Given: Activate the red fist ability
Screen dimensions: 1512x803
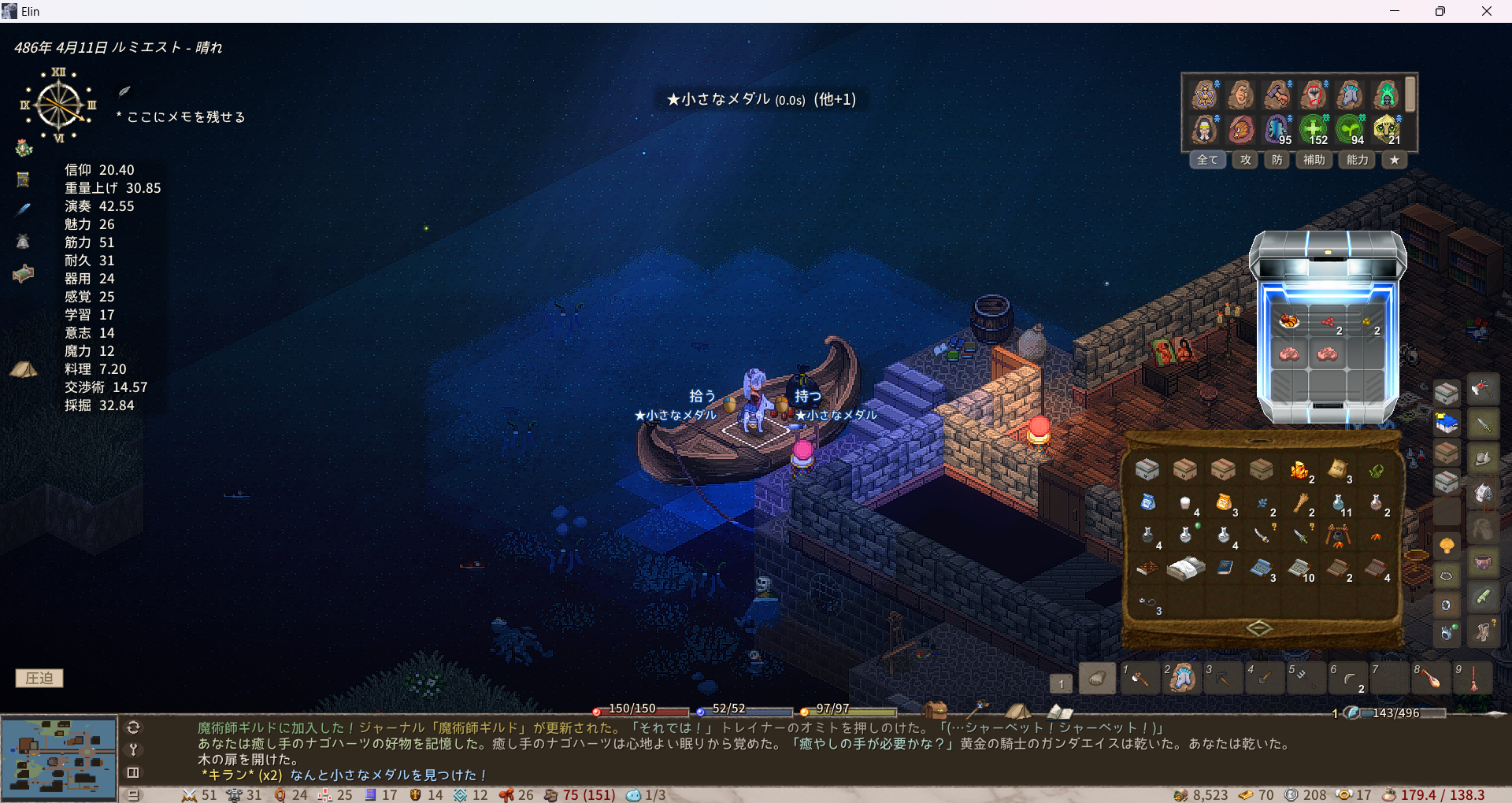Looking at the screenshot, I should coord(1314,95).
